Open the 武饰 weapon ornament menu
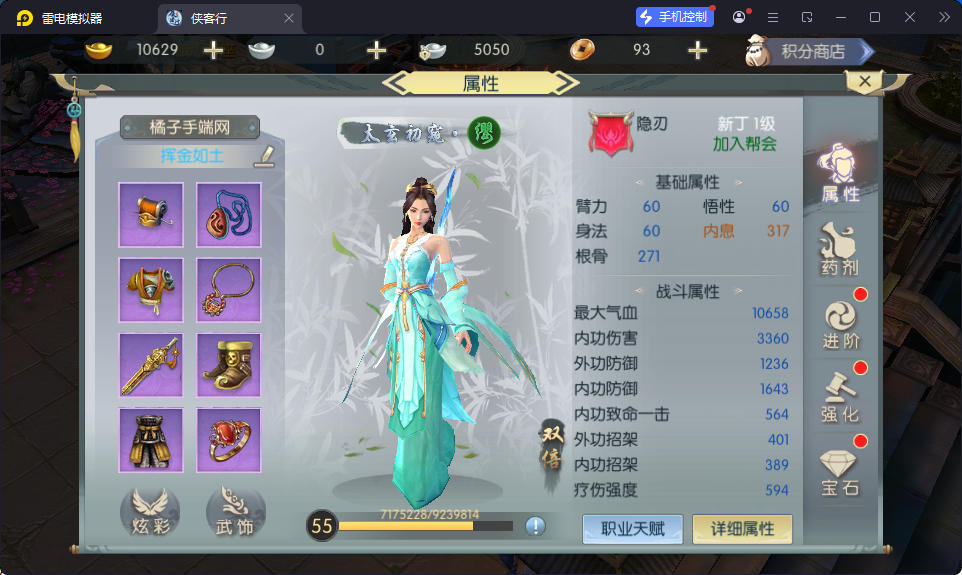 pos(235,512)
